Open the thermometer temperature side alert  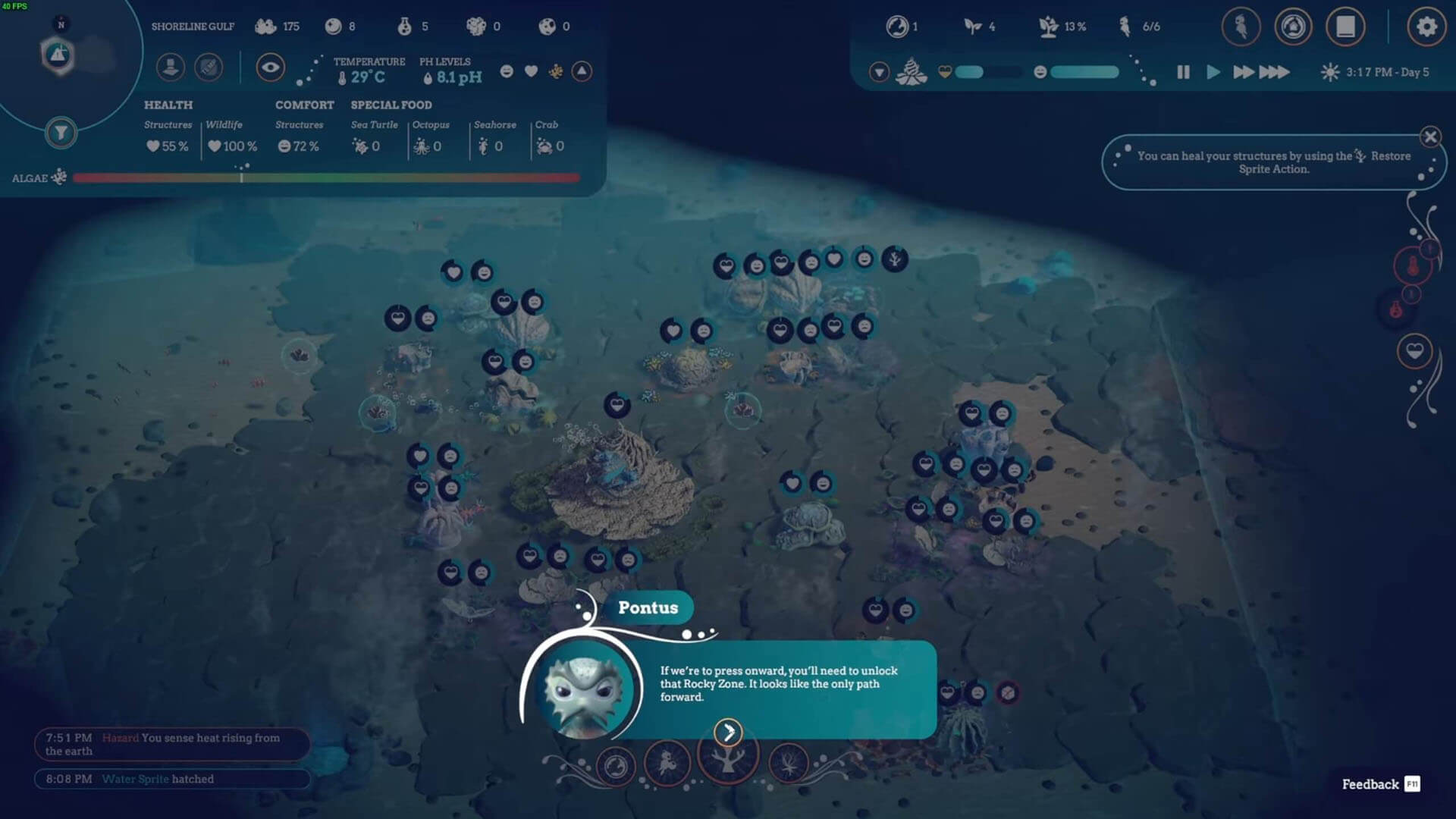point(1412,266)
